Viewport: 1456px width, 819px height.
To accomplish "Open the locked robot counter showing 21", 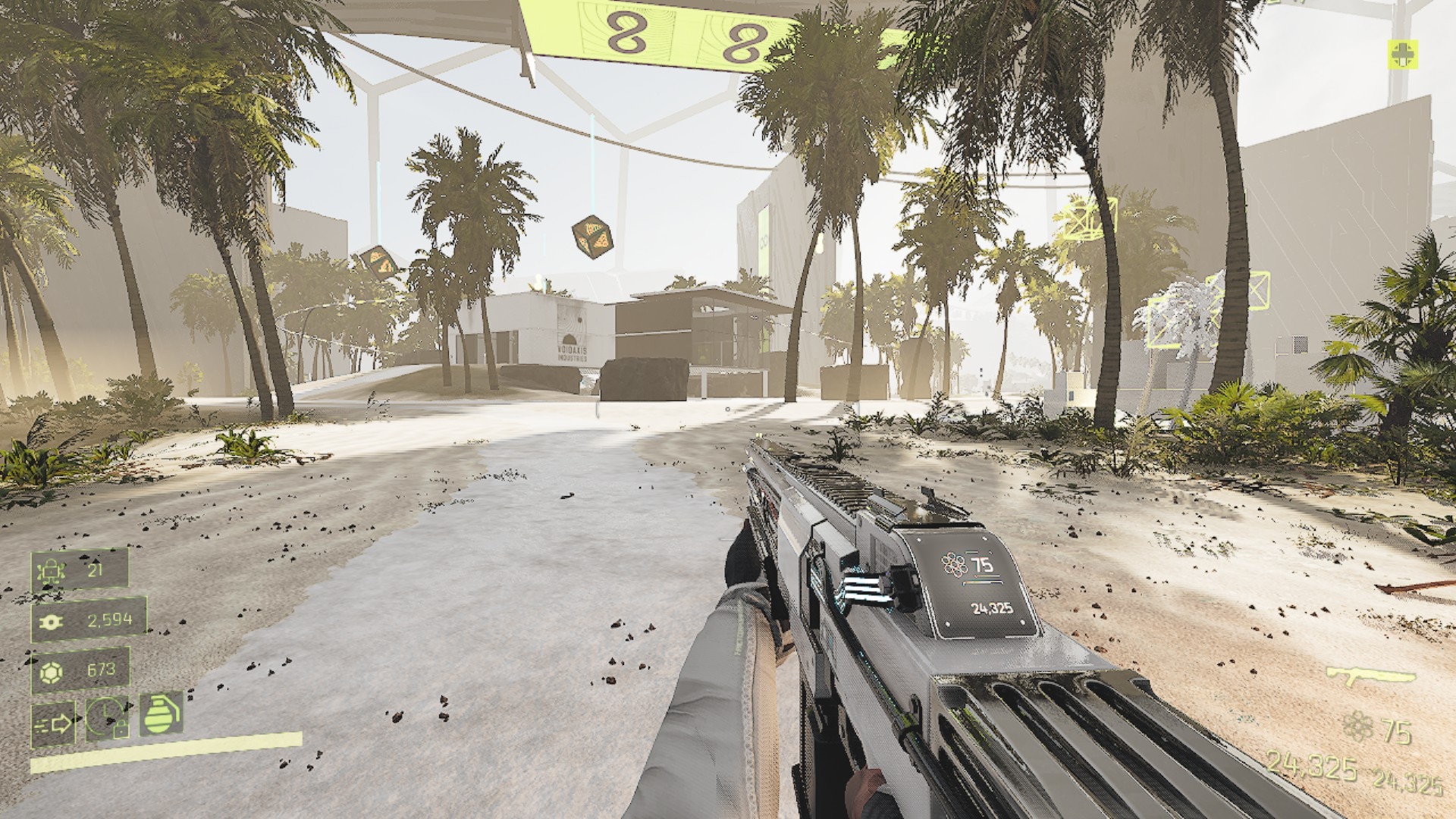I will [x=80, y=570].
